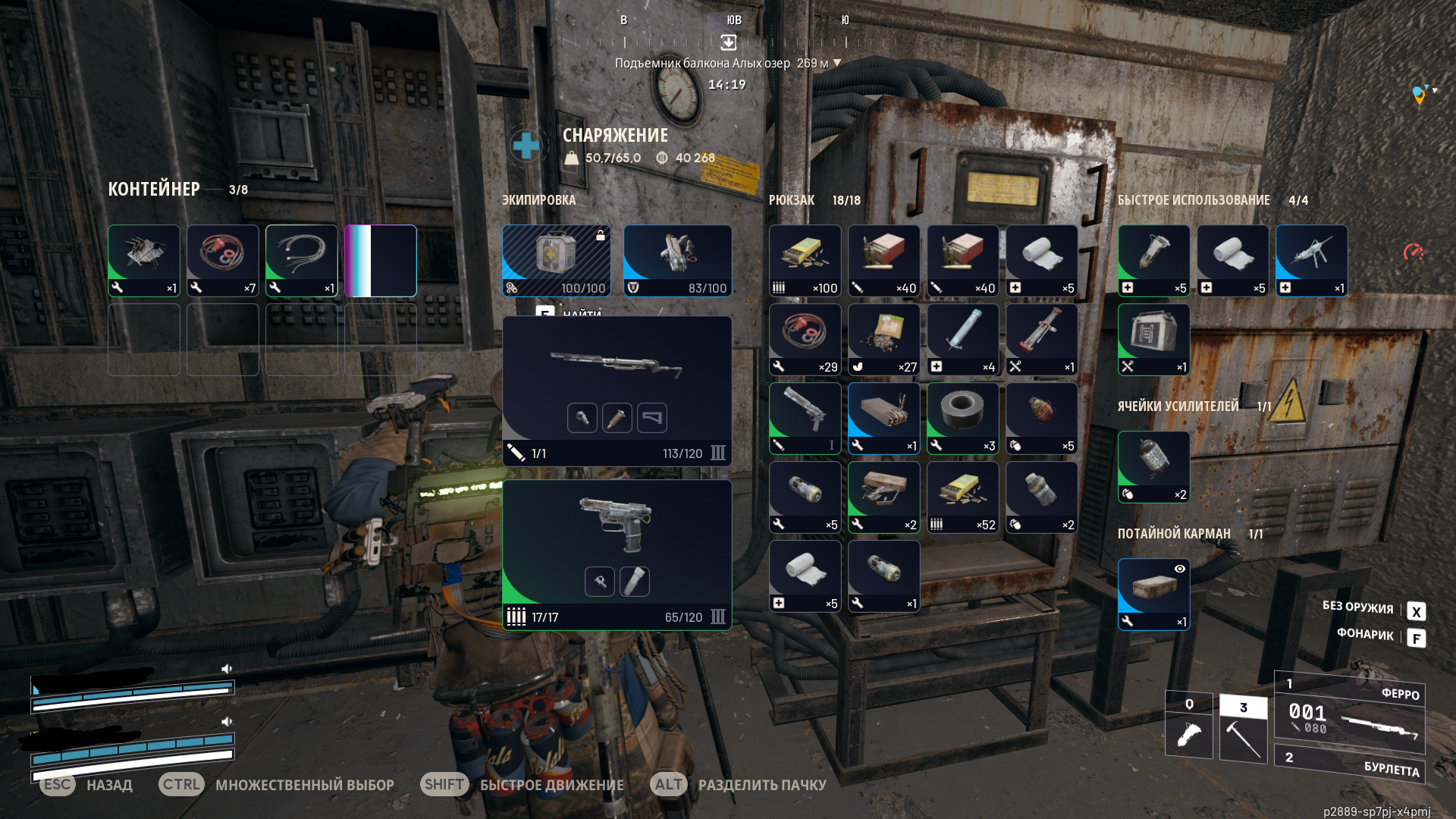Pick the grenade stack of 5 in the backpack
This screenshot has height=819, width=1456.
(1041, 418)
